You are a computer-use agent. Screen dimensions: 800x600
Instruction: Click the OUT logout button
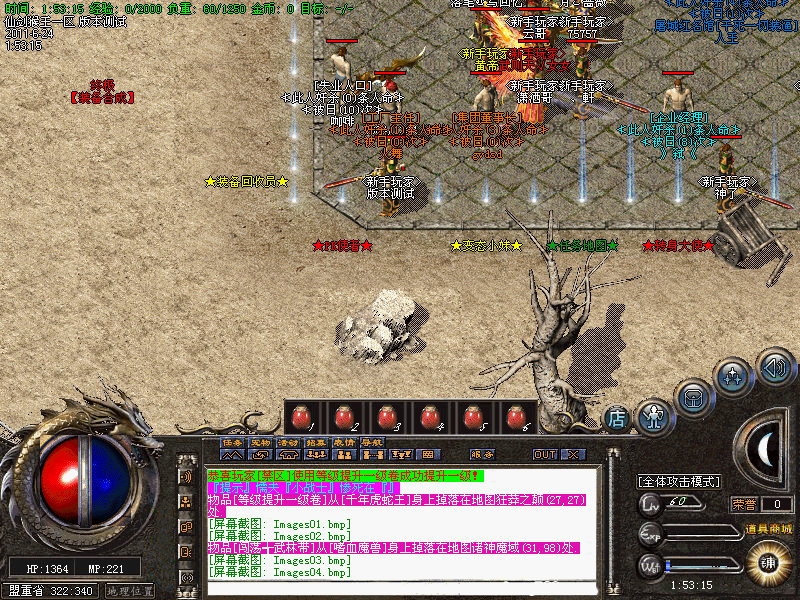pyautogui.click(x=545, y=454)
